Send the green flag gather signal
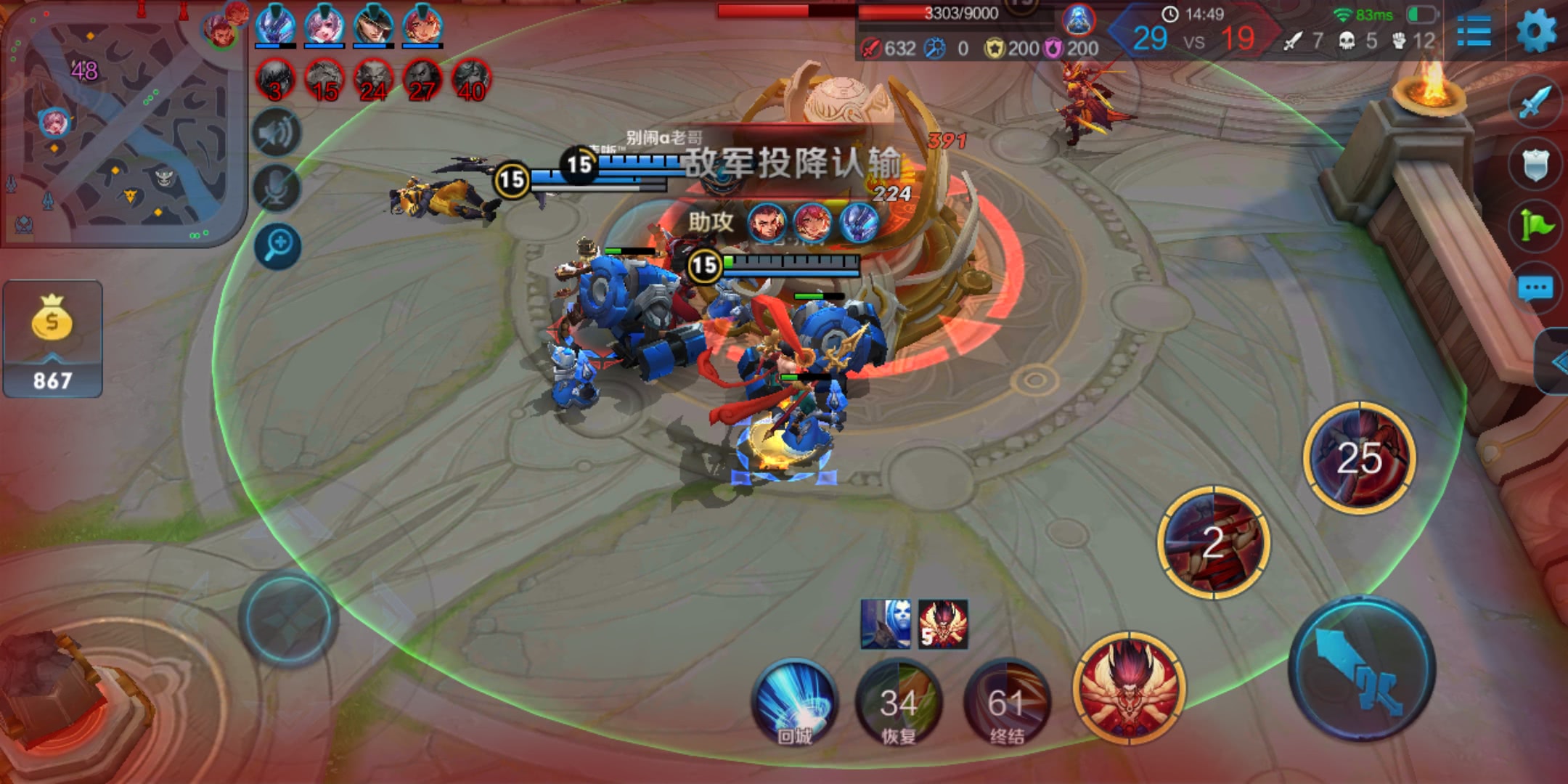This screenshot has height=784, width=1568. [x=1535, y=226]
